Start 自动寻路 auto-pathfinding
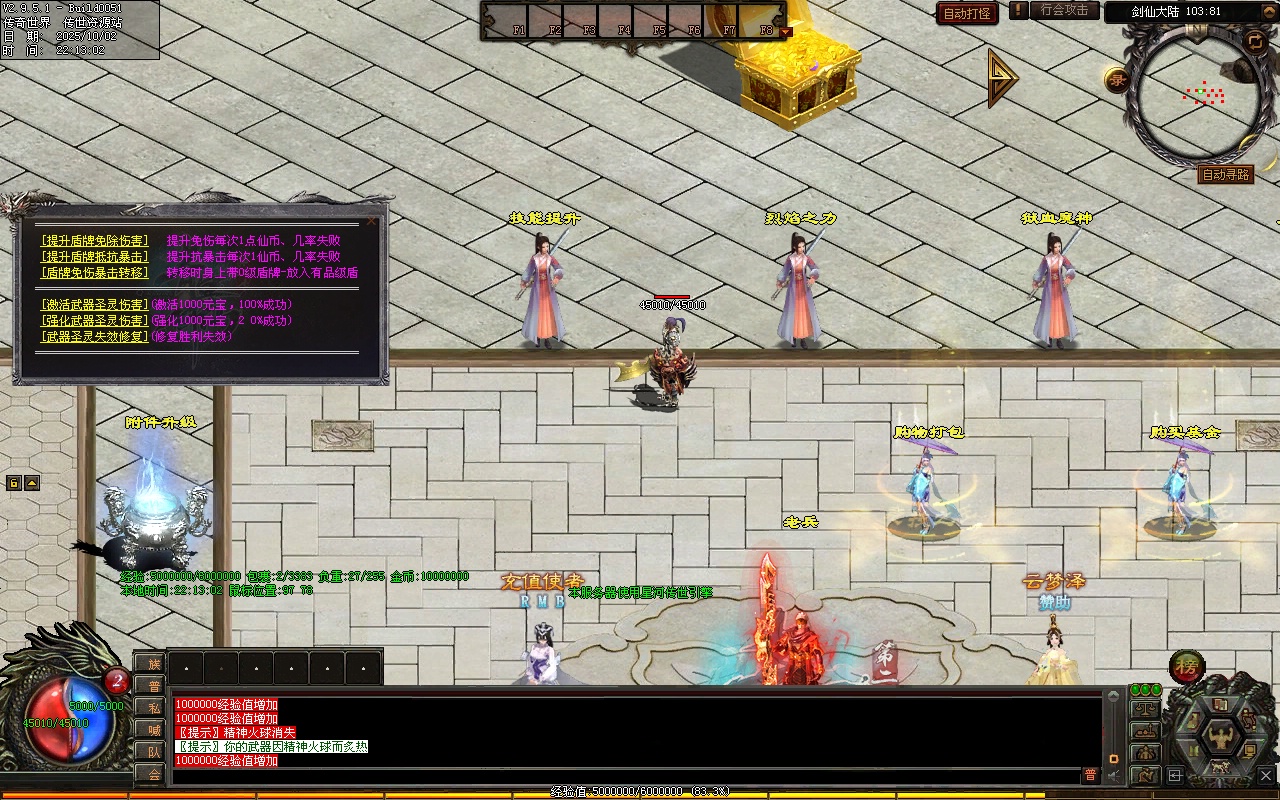 [1225, 175]
